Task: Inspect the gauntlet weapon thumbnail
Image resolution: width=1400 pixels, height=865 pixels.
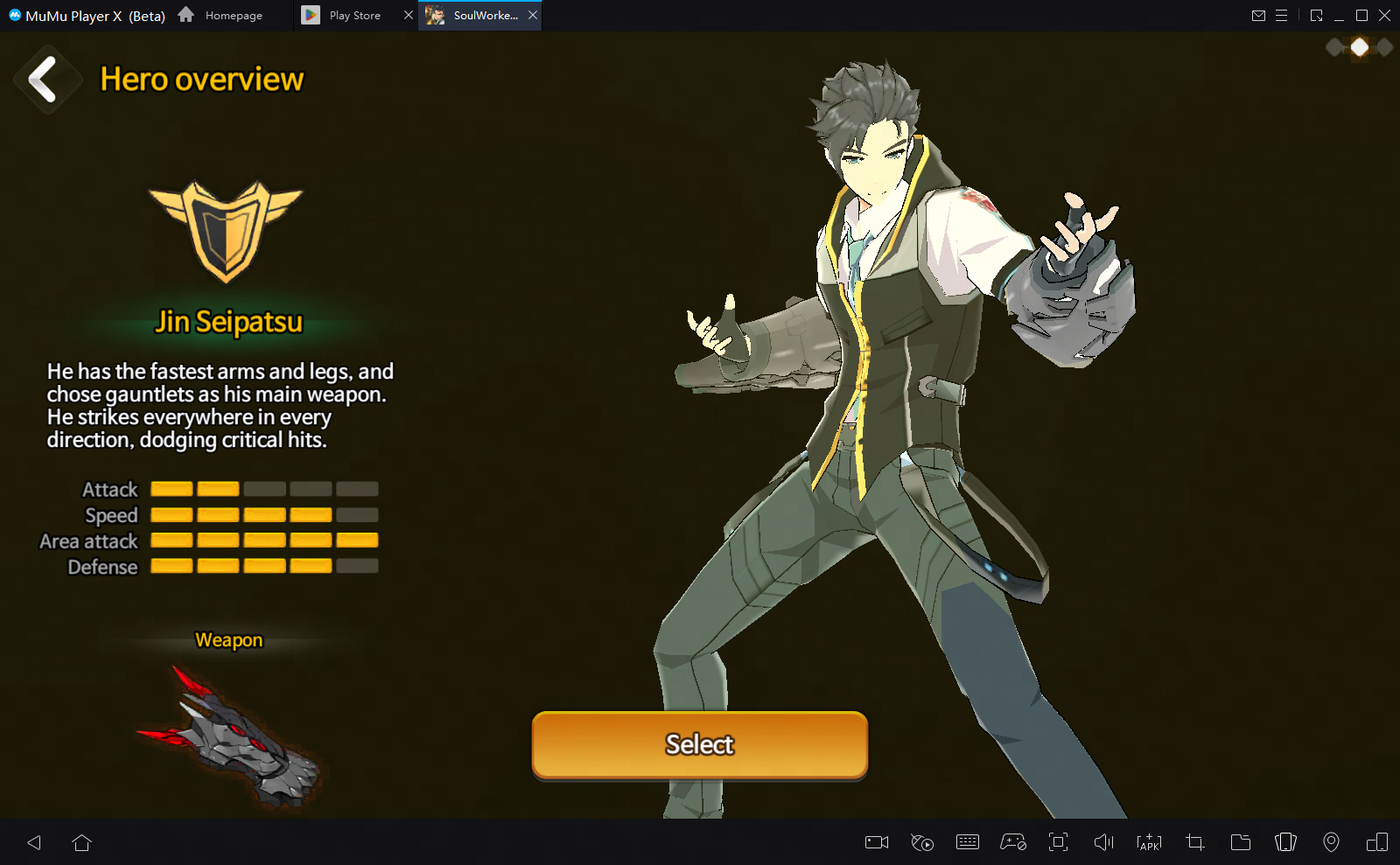Action: click(x=229, y=737)
